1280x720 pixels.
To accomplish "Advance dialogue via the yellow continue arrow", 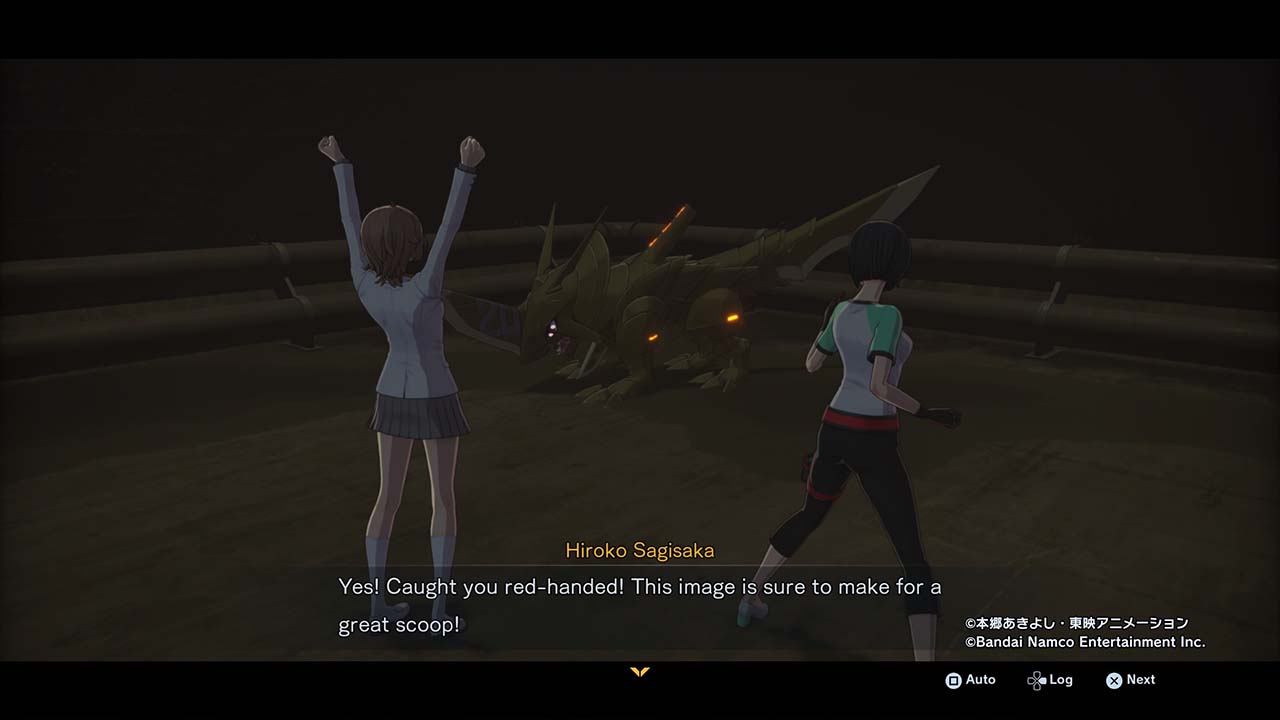I will [x=640, y=672].
